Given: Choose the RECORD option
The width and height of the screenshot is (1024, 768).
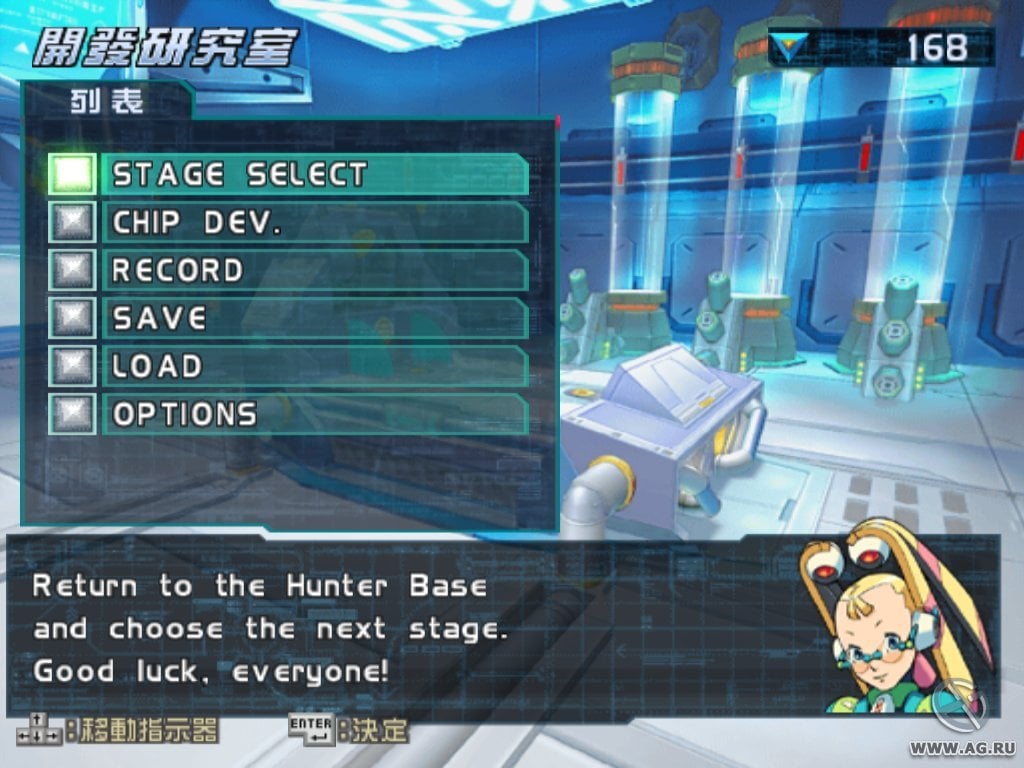Looking at the screenshot, I should (x=314, y=271).
